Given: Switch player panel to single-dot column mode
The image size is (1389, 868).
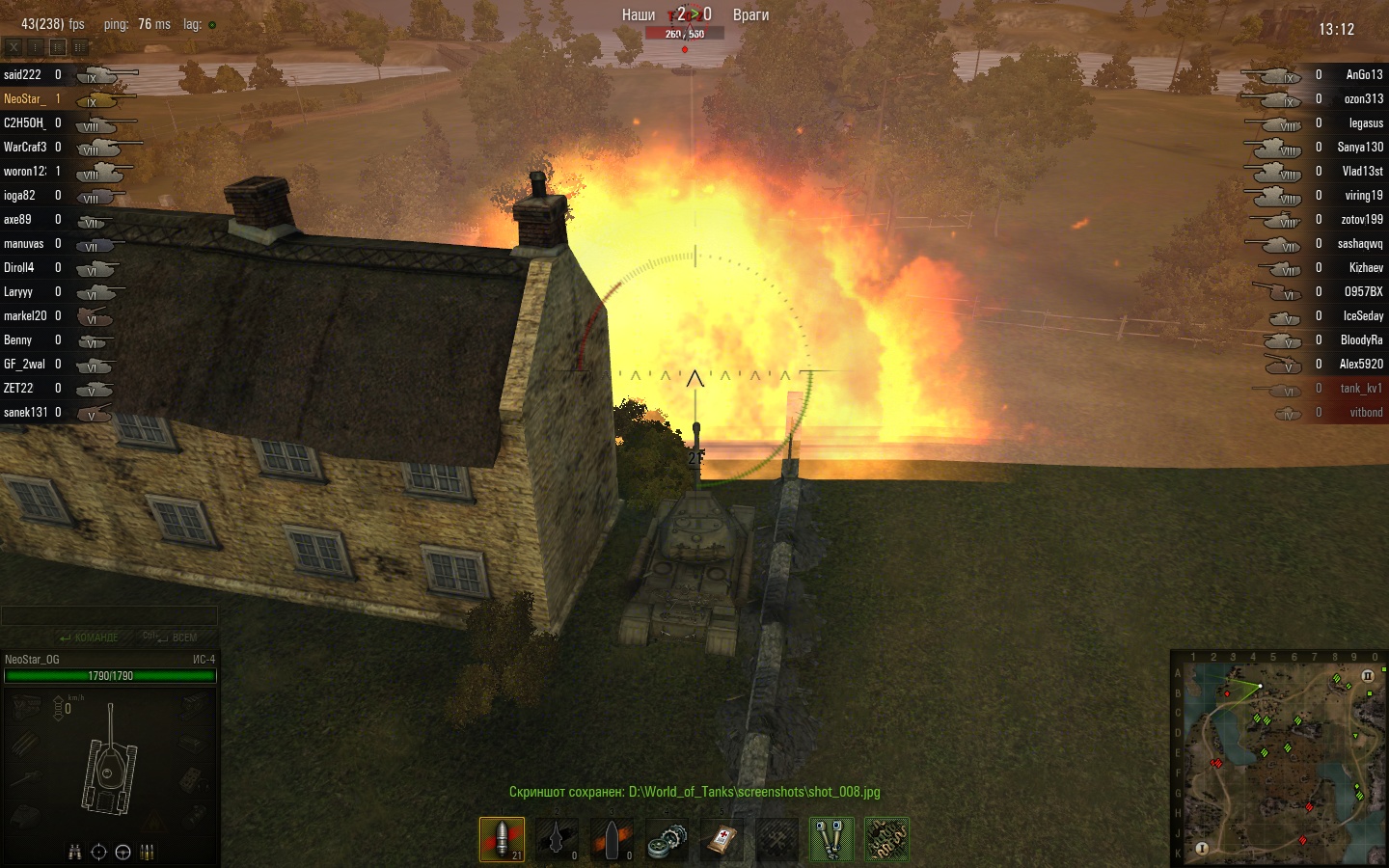Looking at the screenshot, I should pyautogui.click(x=36, y=46).
